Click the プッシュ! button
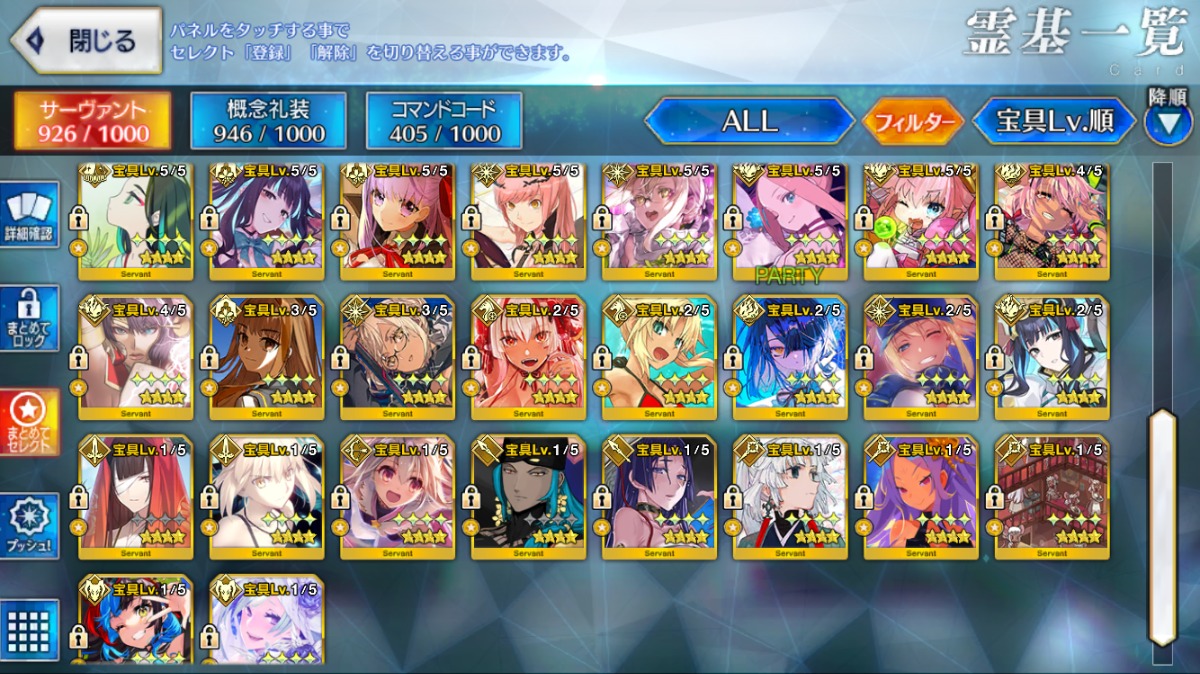1200x674 pixels. pos(32,525)
